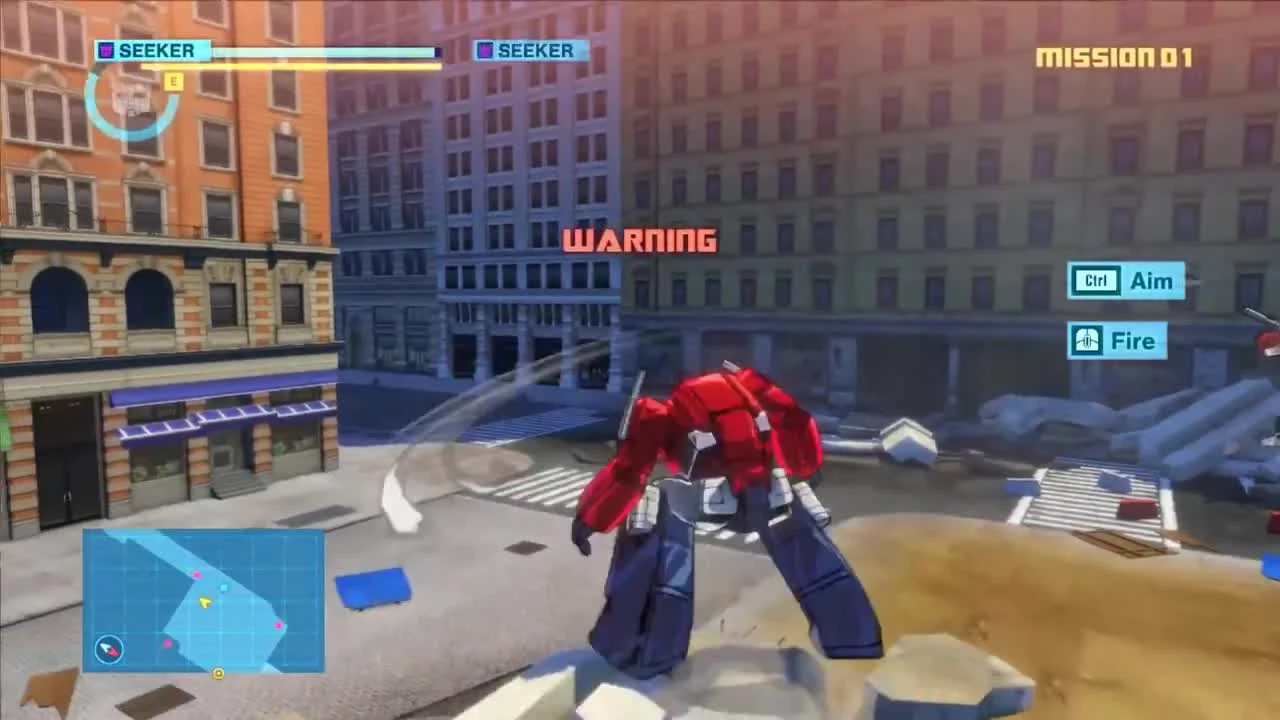
Task: Click the yellow objective marker below the minimap
Action: (219, 672)
